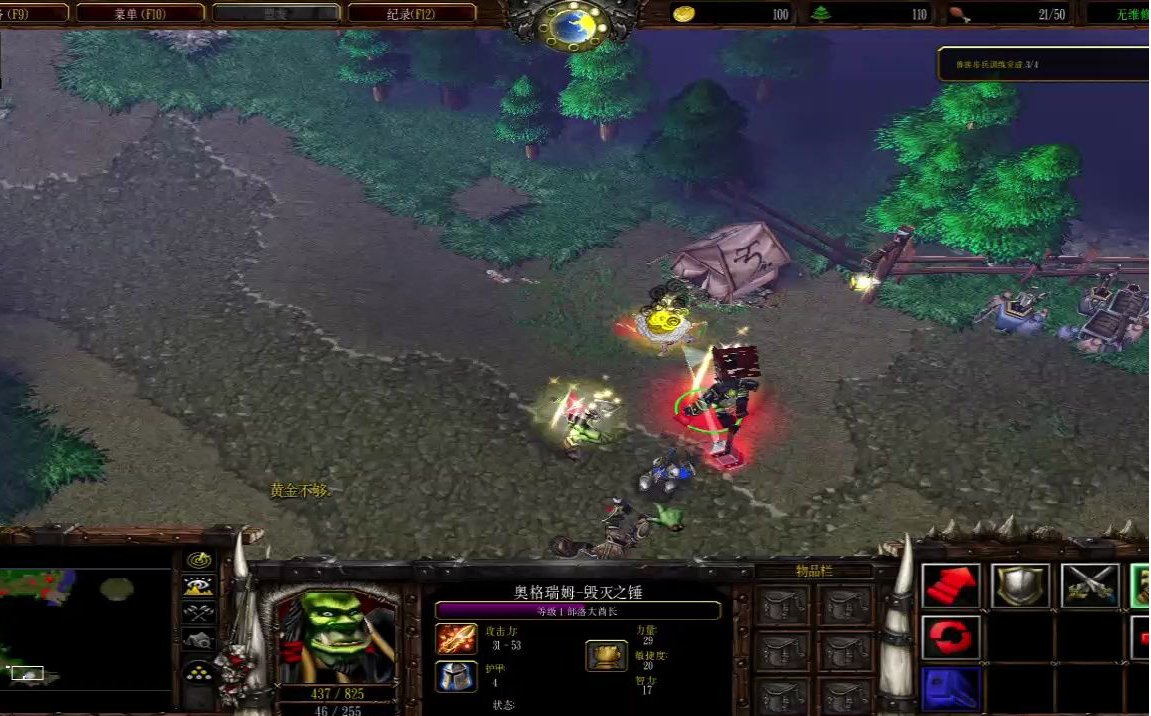Viewport: 1151px width, 716px height.
Task: Click the greyed-out allies button
Action: [276, 14]
